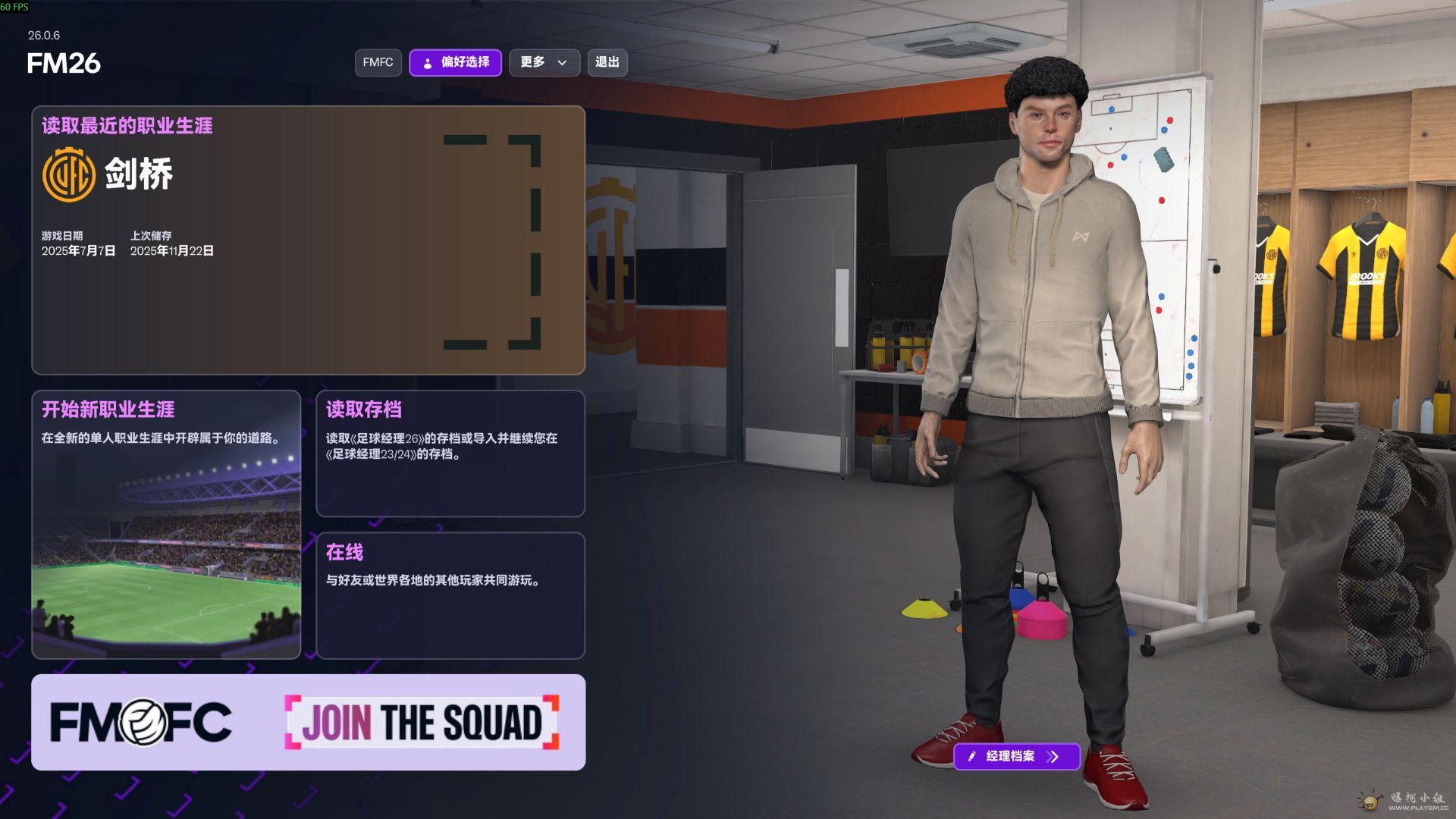Click the 退出 exit button
1456x819 pixels.
point(608,63)
